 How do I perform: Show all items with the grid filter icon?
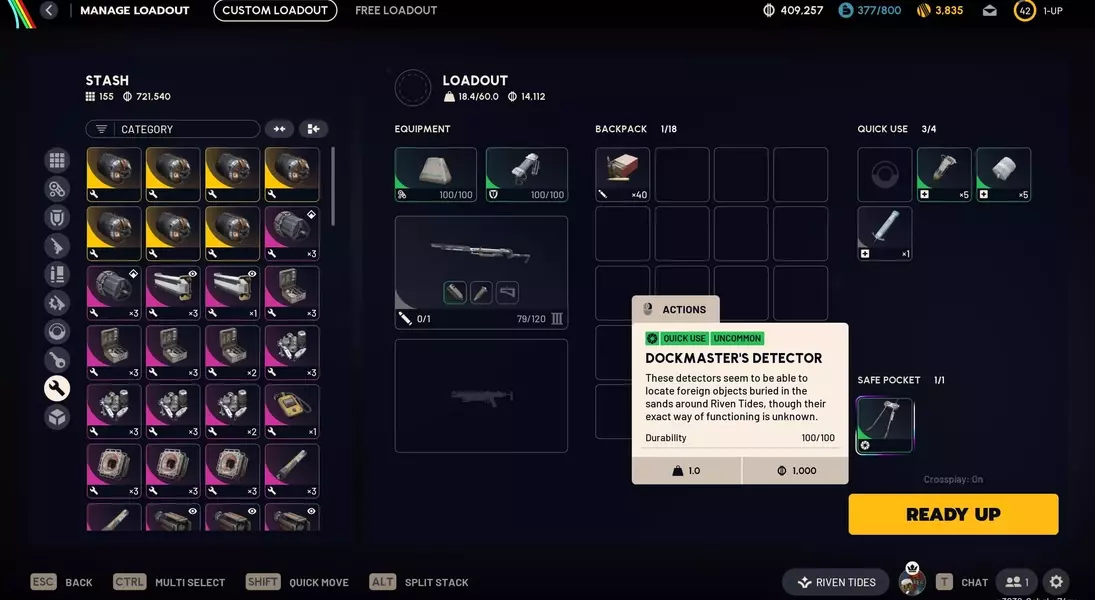(57, 161)
